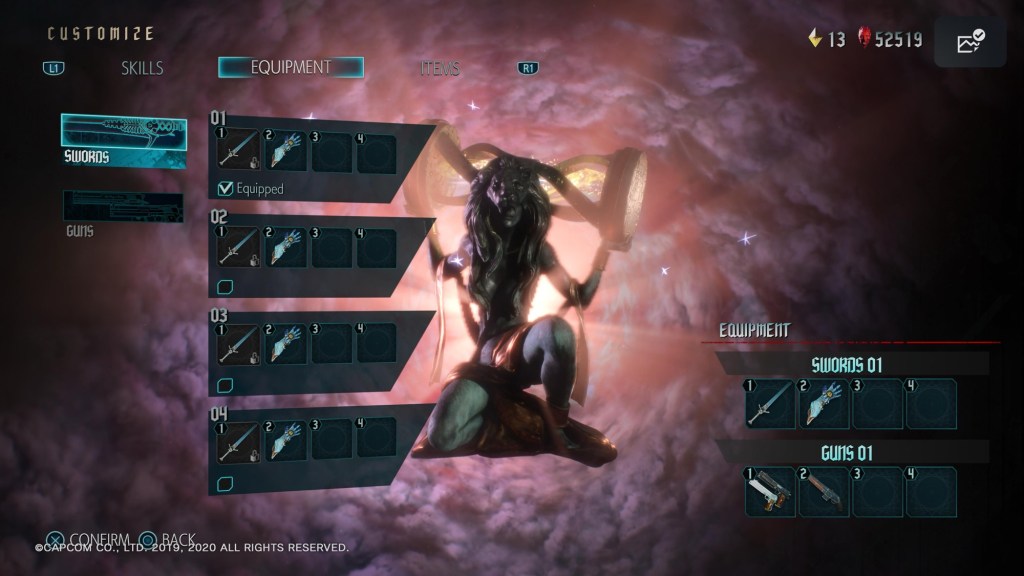This screenshot has height=576, width=1024.
Task: Choose the sword in loadout 04 slot 1
Action: tap(239, 439)
